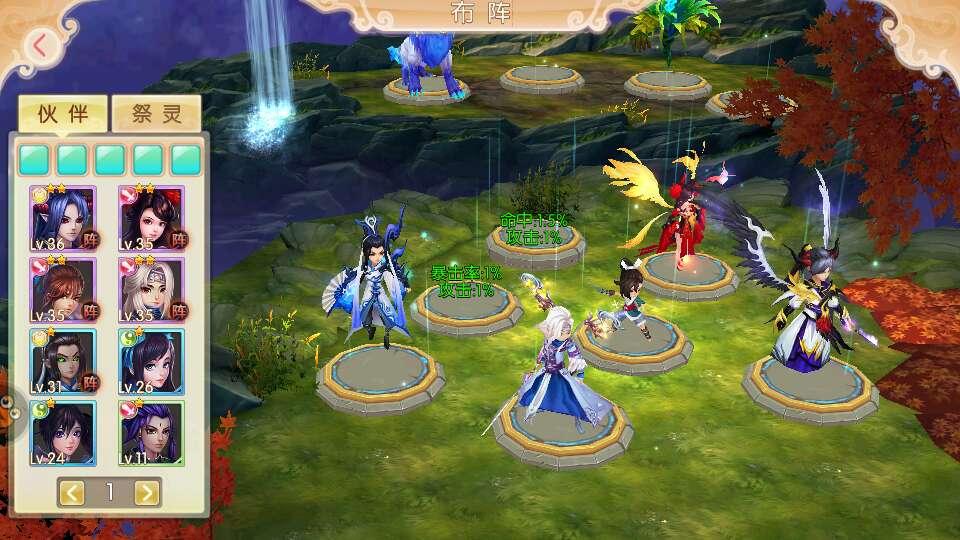Select the Lv.26 partner portrait
The width and height of the screenshot is (960, 540).
[x=152, y=361]
